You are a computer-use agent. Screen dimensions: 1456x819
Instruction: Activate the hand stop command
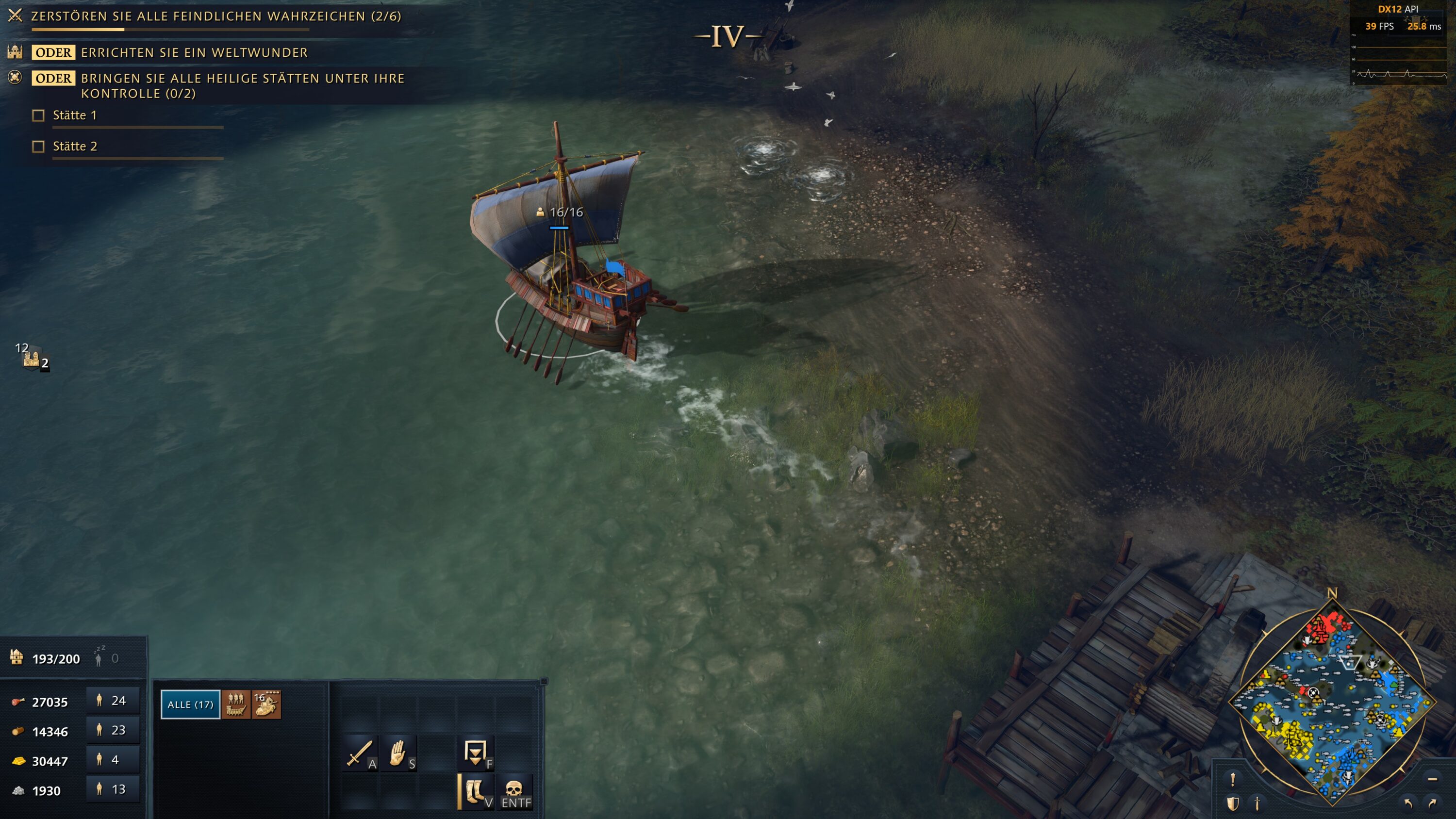(x=398, y=753)
